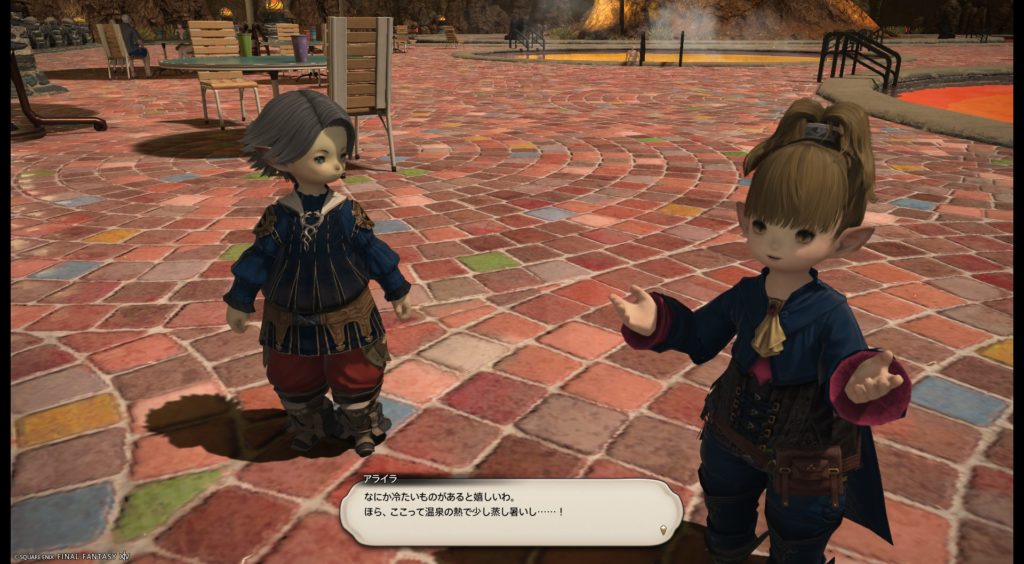Click the dialogue advance arrow marker

[664, 528]
